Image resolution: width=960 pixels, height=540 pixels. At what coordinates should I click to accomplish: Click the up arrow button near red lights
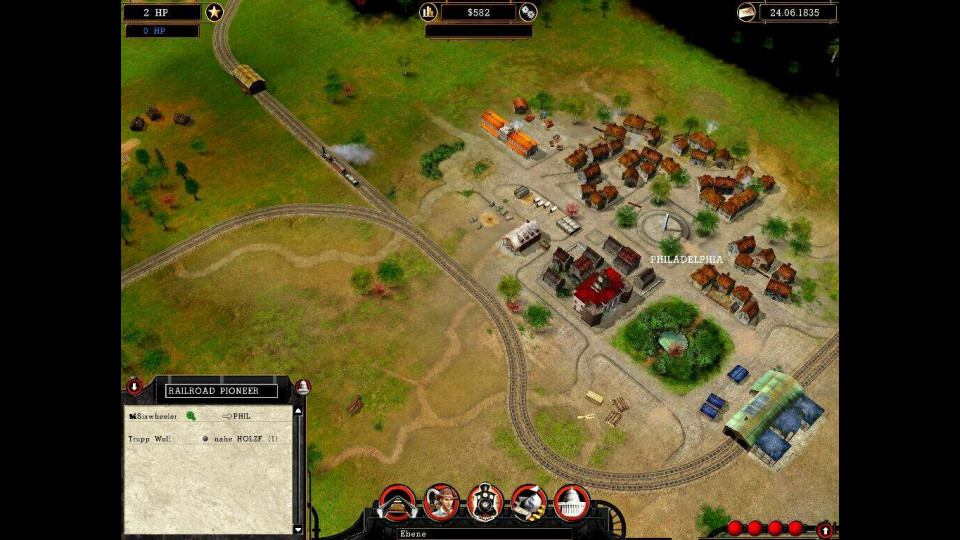824,529
